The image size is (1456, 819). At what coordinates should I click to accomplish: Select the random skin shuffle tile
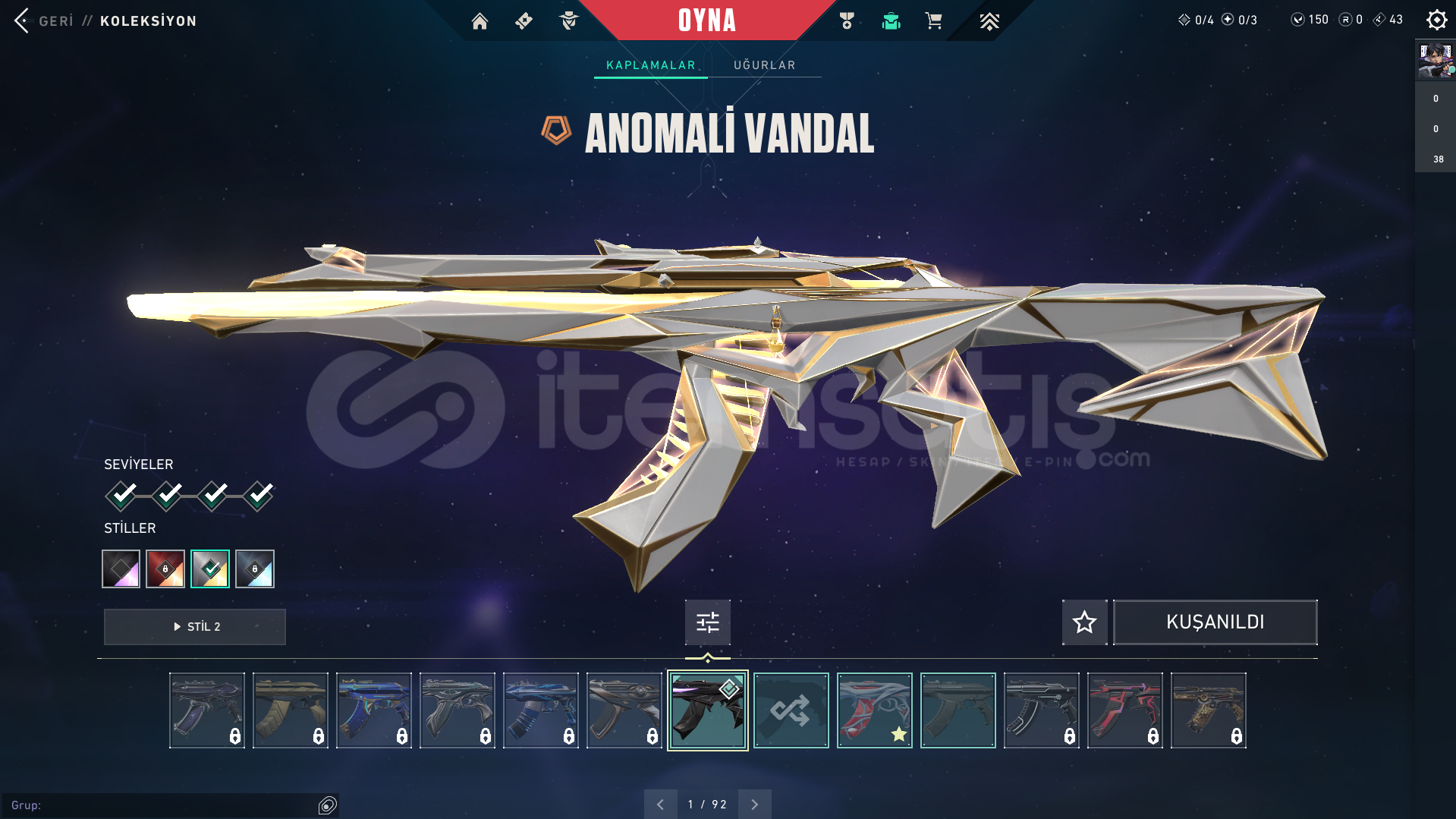(791, 710)
